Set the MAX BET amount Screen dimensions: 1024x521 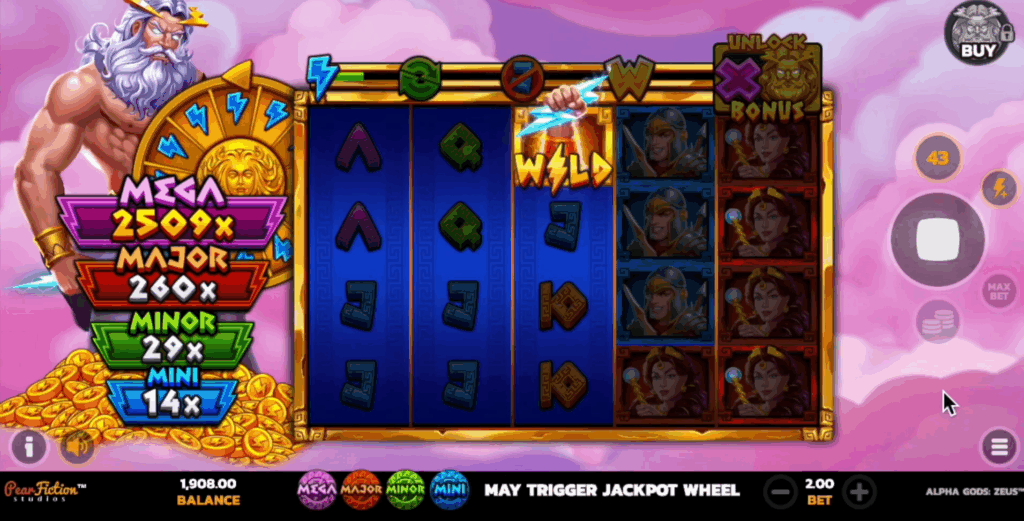click(x=998, y=291)
